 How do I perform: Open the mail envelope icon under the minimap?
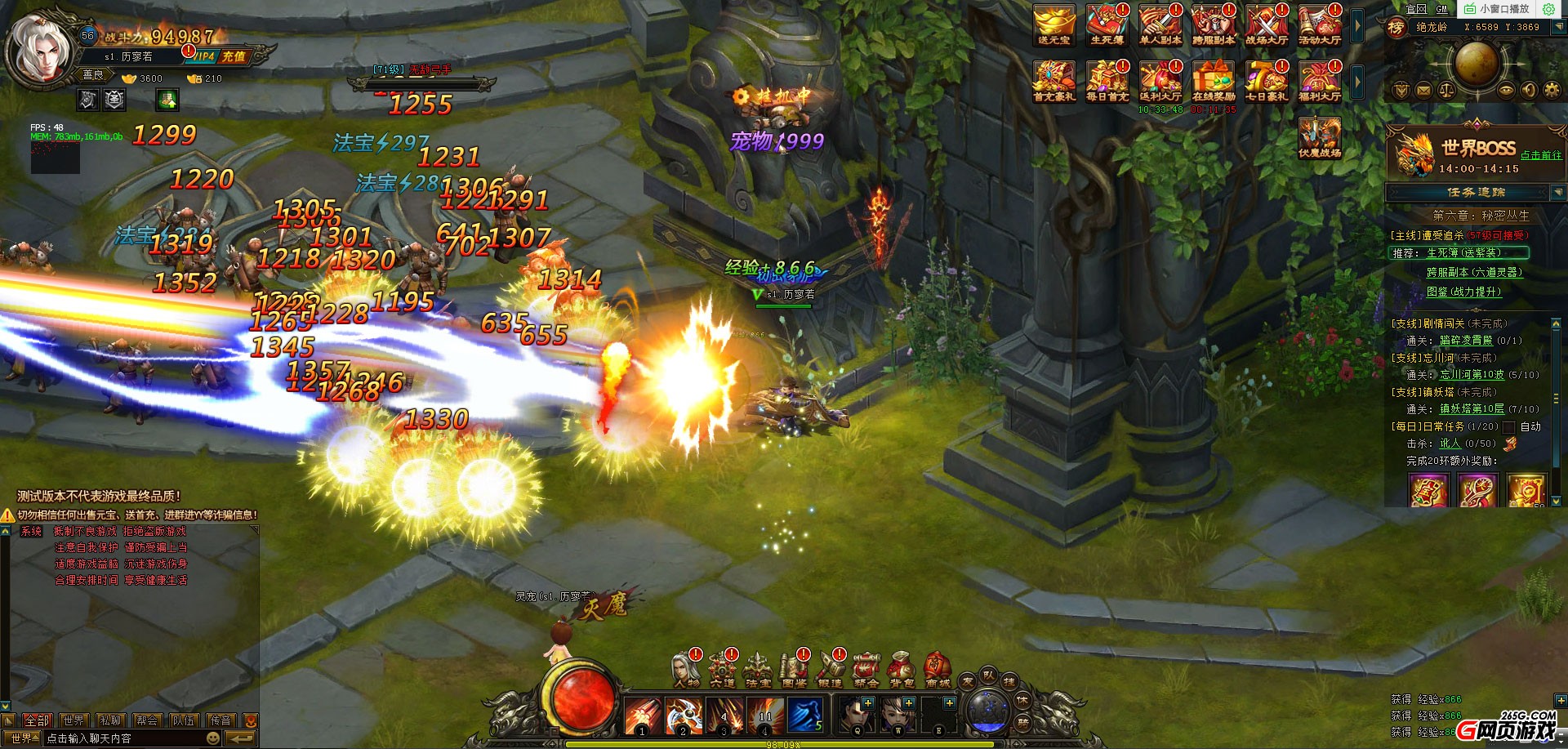pyautogui.click(x=1423, y=91)
